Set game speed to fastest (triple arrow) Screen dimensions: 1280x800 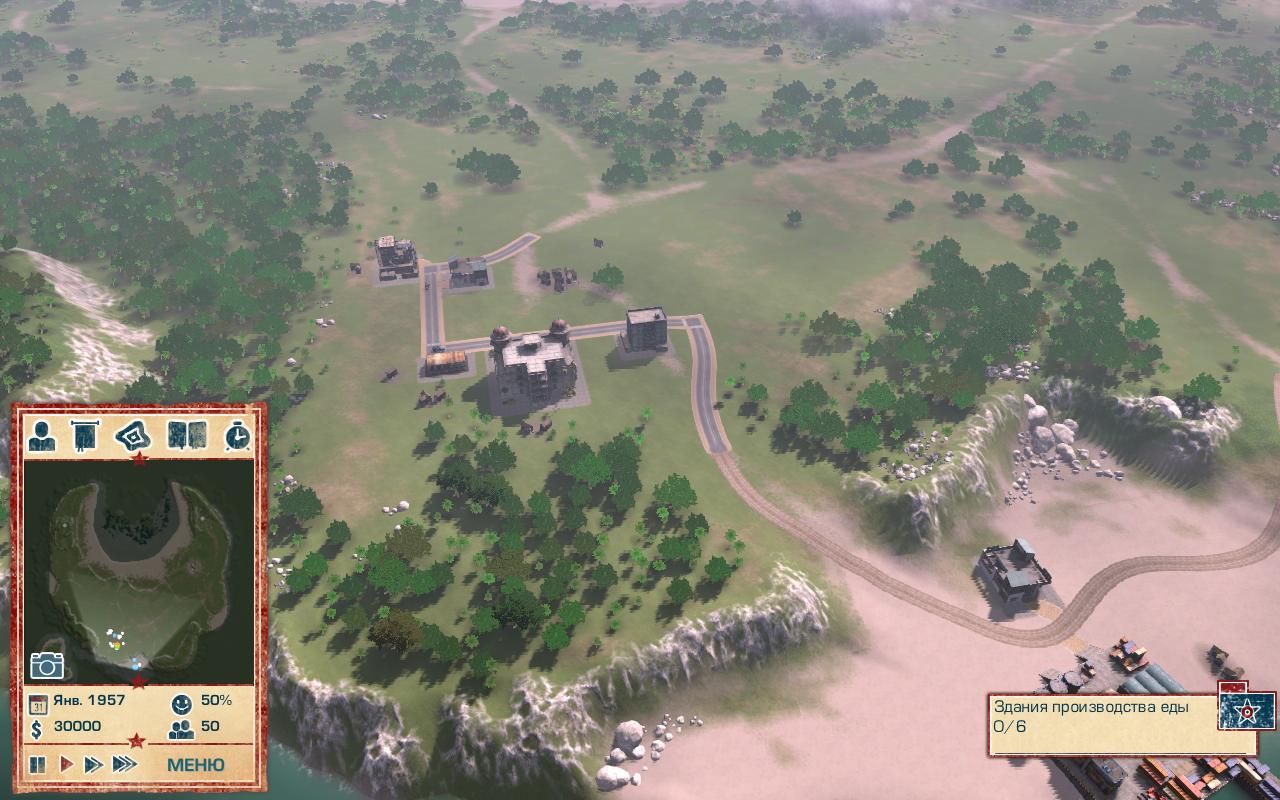(124, 765)
